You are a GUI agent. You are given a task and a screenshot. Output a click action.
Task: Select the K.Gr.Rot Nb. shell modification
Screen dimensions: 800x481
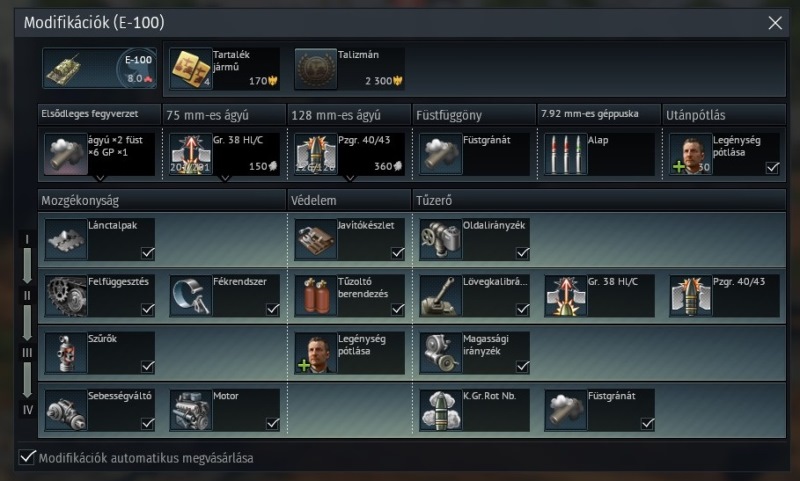click(x=474, y=409)
